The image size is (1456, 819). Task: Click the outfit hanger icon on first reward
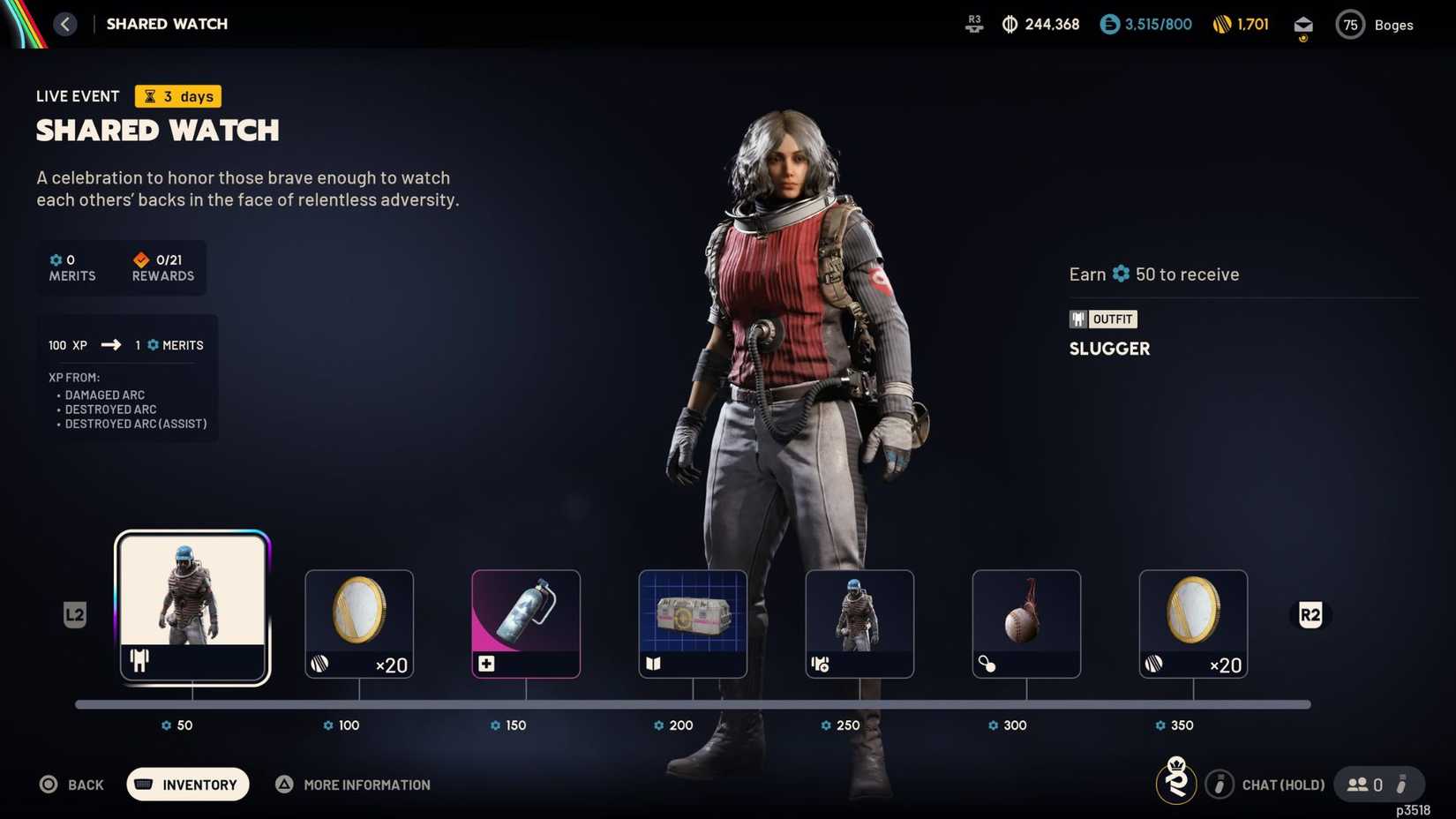coord(139,659)
